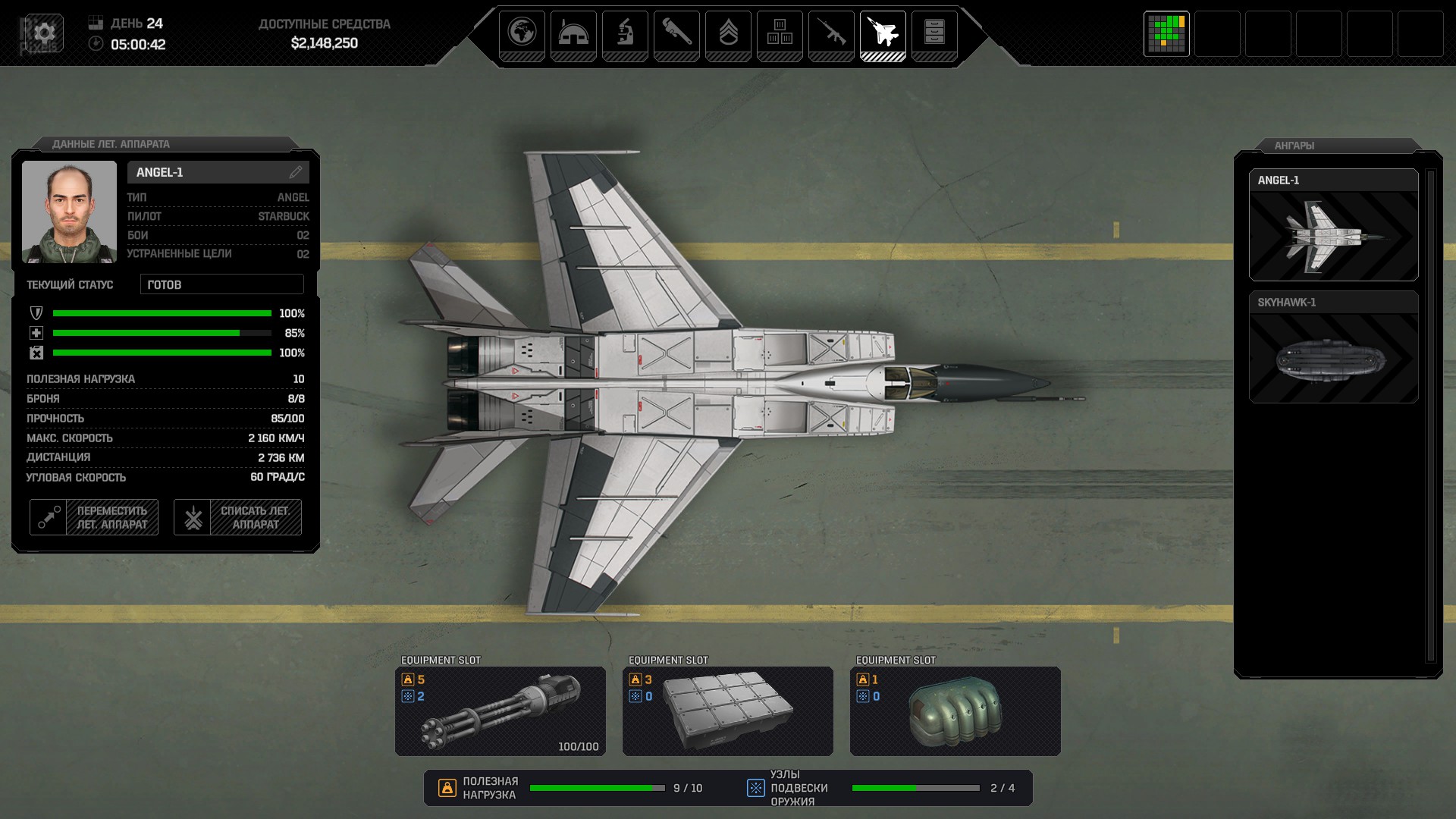Viewport: 1456px width, 819px height.
Task: Rename aircraft using the pencil icon
Action: (296, 172)
